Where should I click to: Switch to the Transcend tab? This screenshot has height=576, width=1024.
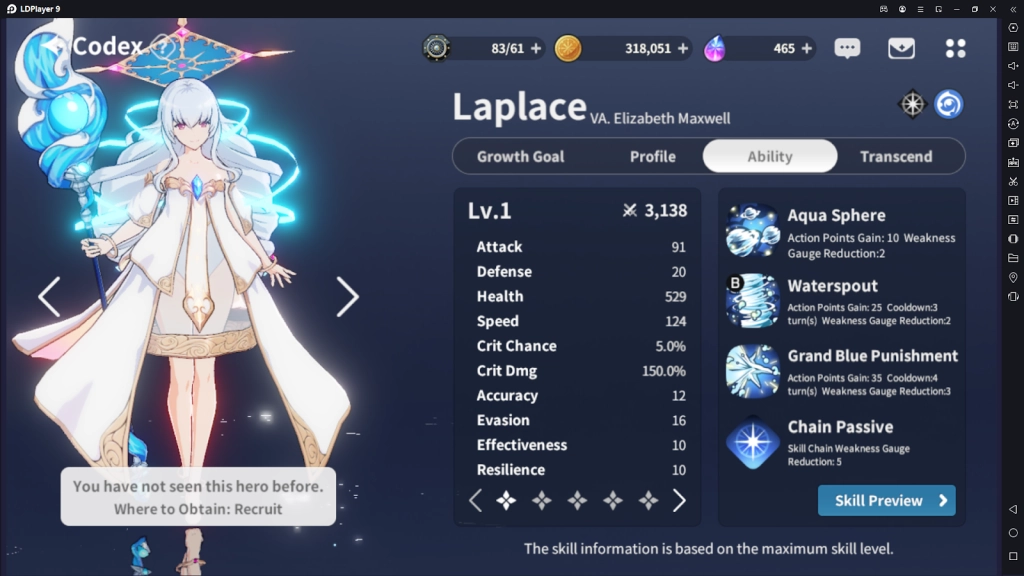pyautogui.click(x=895, y=156)
